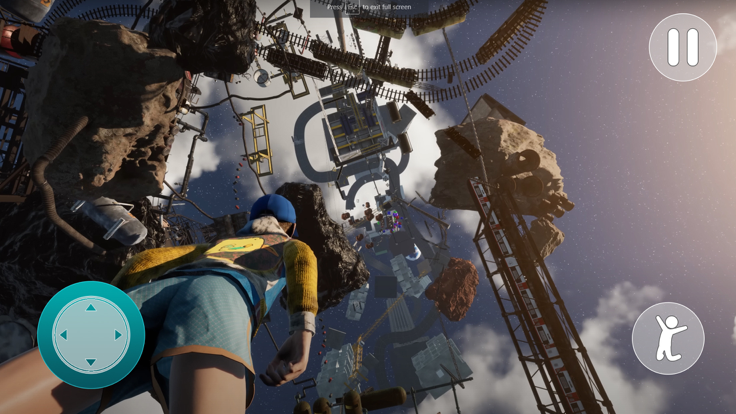The width and height of the screenshot is (736, 414).
Task: Move up with the D-pad up arrow
Action: [91, 308]
